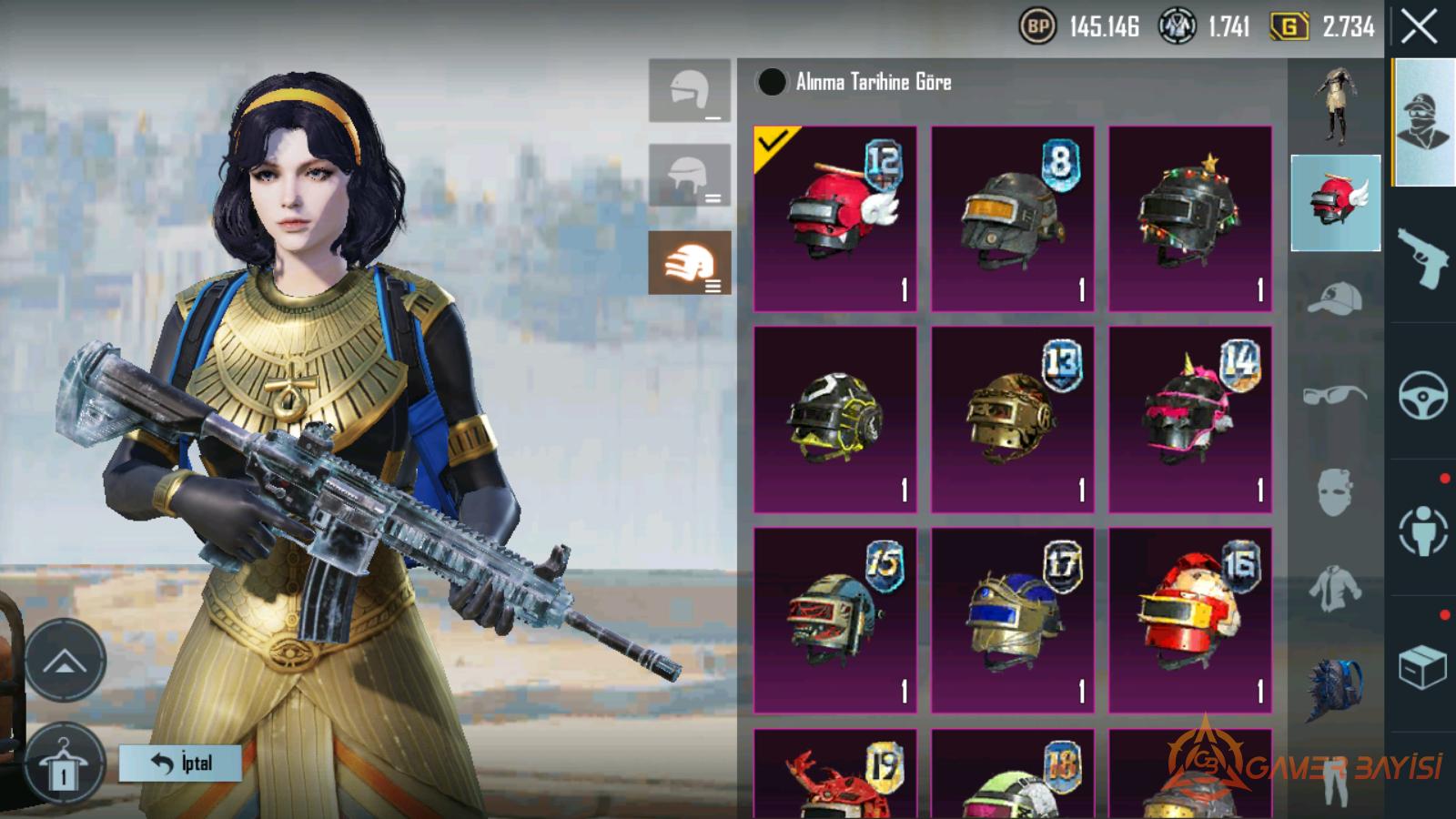Viewport: 1456px width, 819px height.
Task: Click the İptal cancel button
Action: (x=180, y=763)
